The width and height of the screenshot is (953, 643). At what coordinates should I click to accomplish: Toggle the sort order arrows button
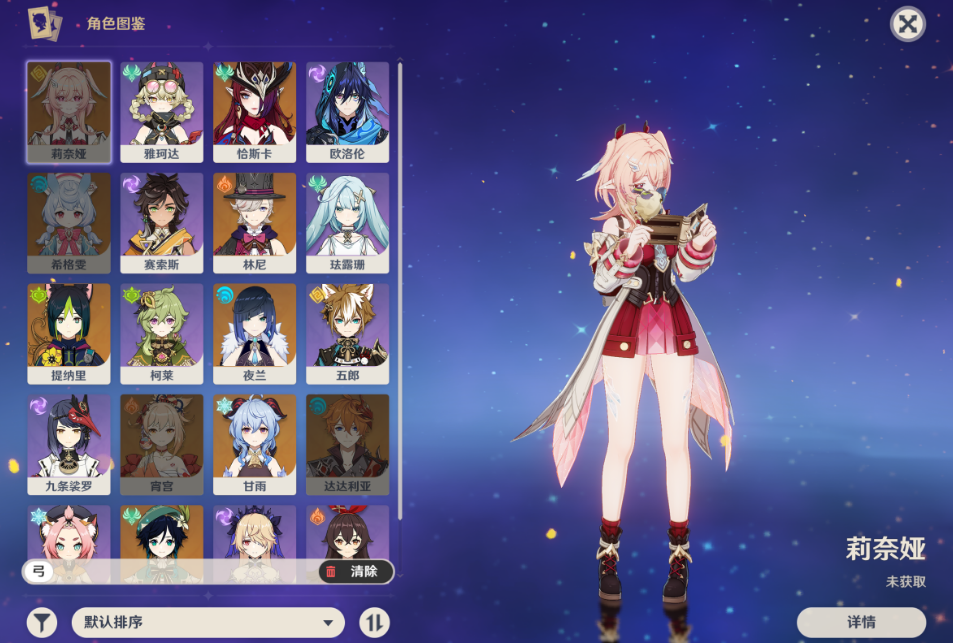coord(375,622)
